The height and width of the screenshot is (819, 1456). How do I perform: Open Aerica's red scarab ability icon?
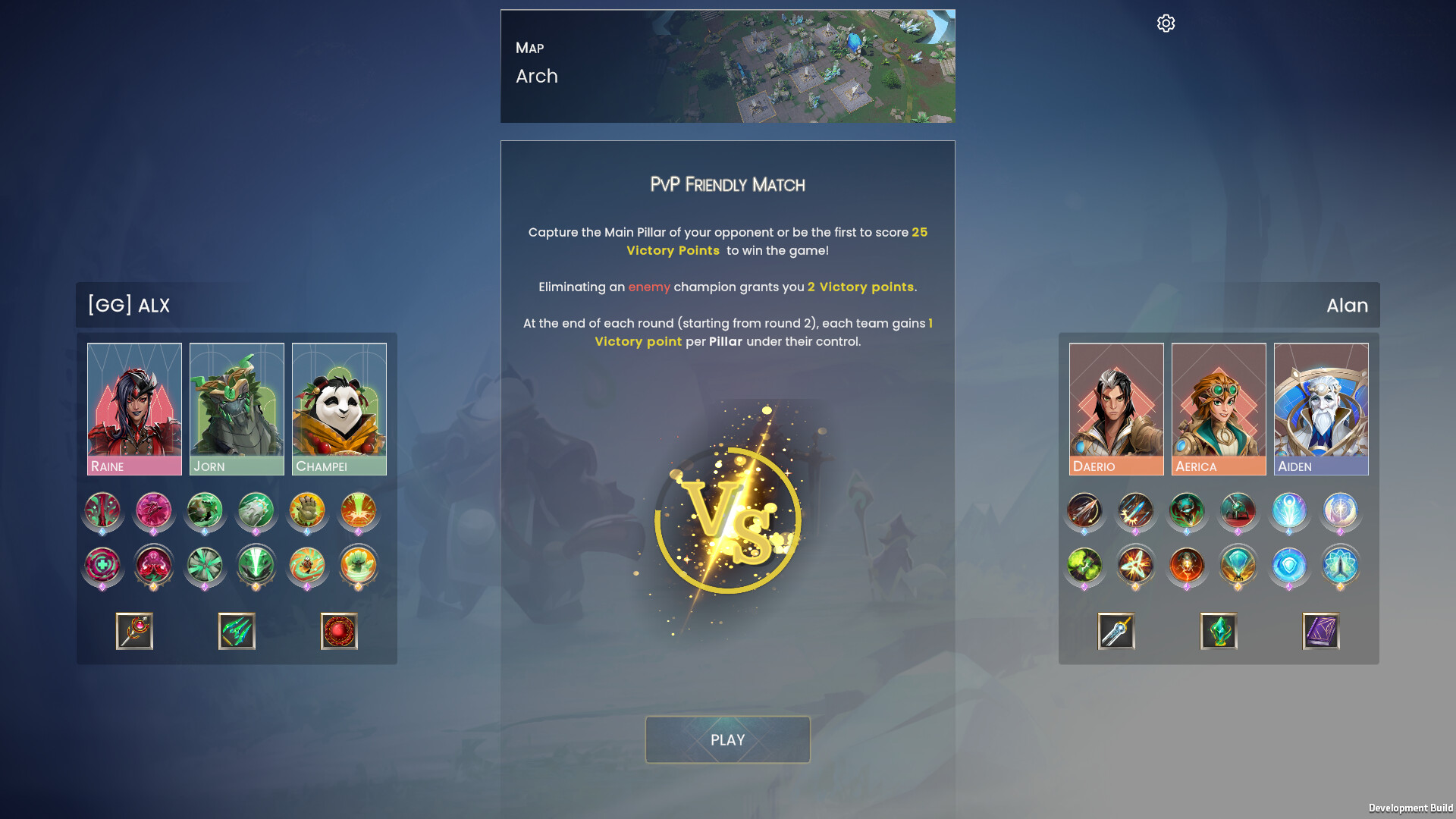tap(1186, 566)
